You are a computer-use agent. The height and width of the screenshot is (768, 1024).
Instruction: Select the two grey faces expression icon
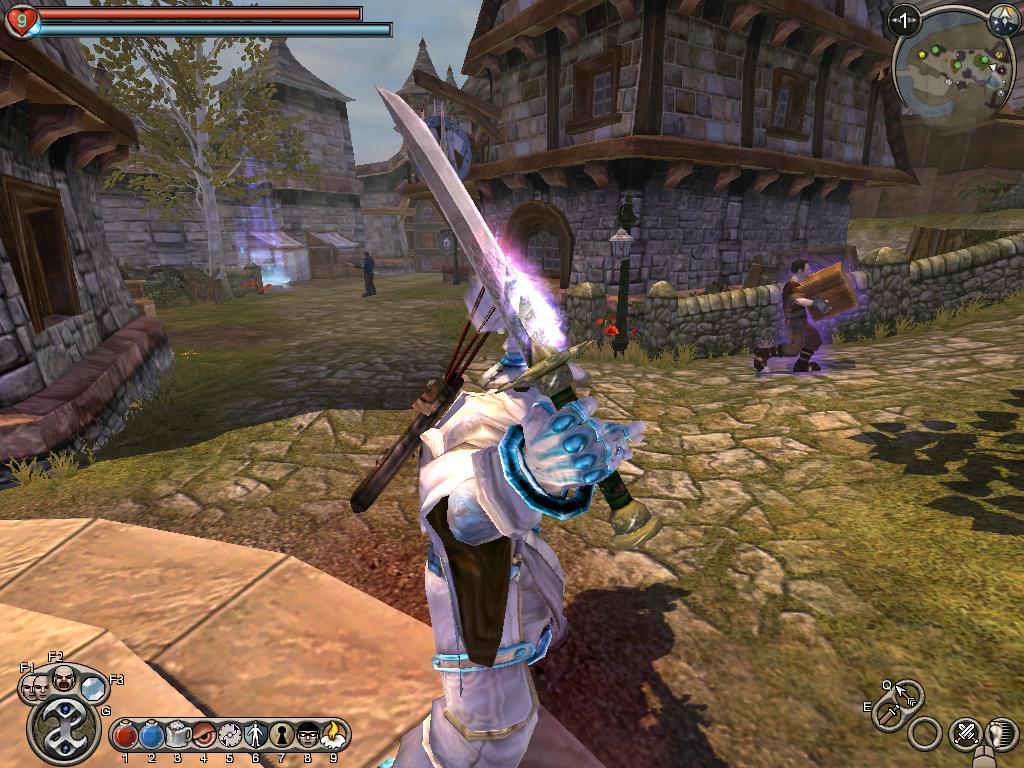35,687
